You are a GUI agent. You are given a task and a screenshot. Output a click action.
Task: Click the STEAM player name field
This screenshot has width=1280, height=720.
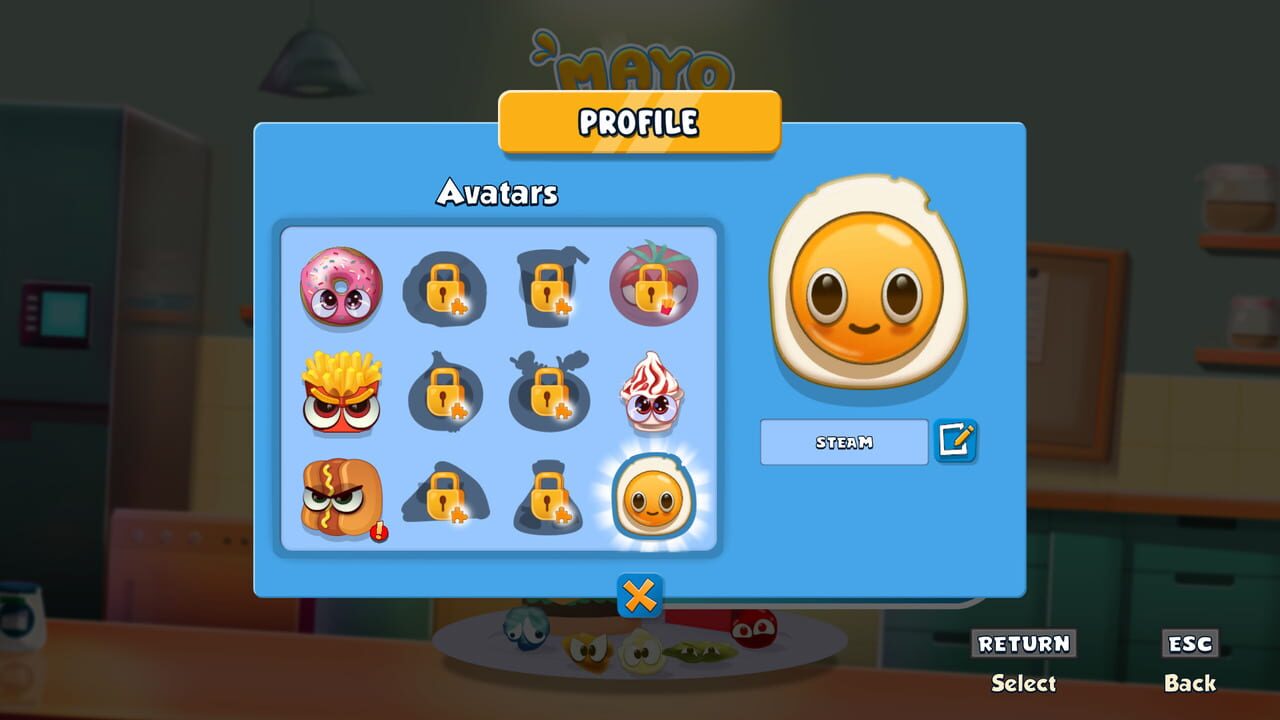tap(843, 441)
